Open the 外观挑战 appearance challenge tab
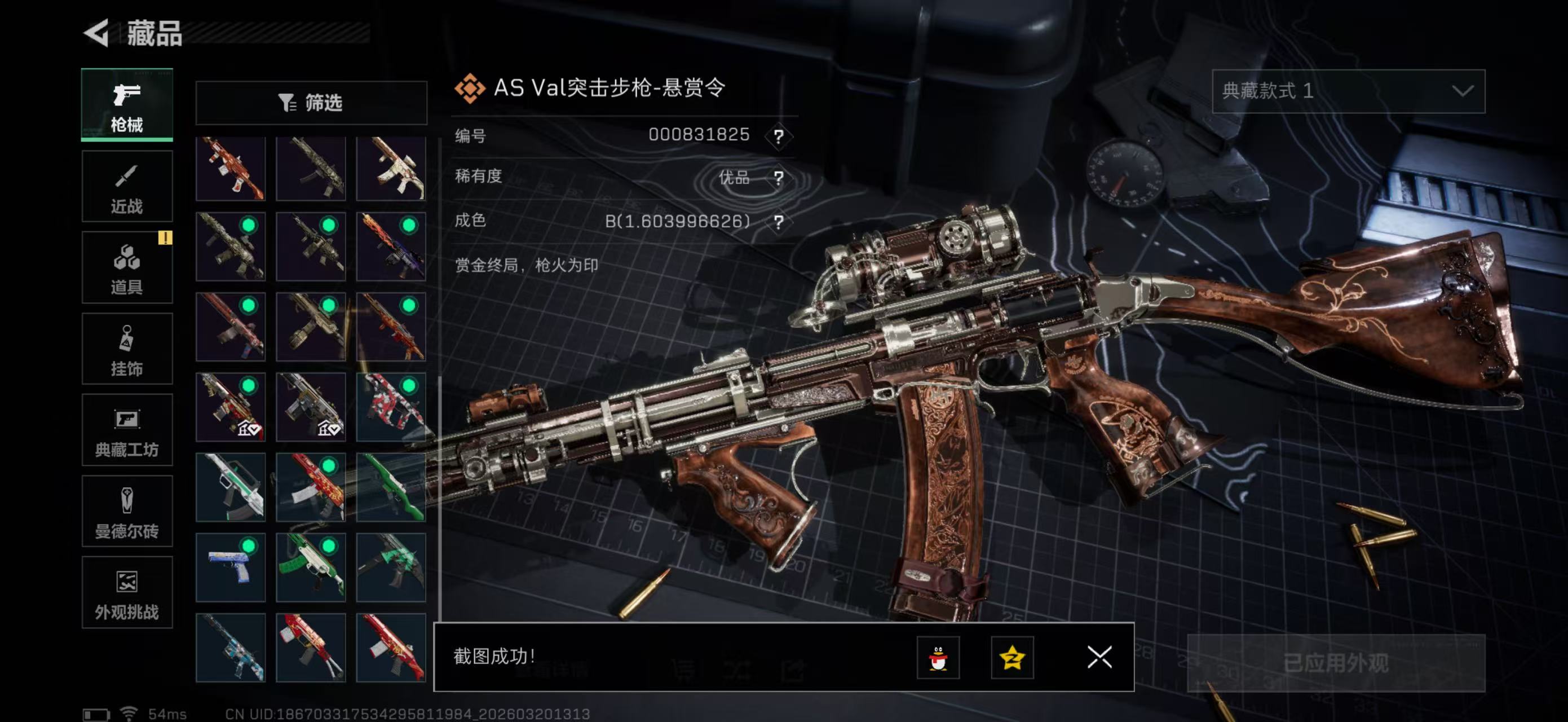This screenshot has height=722, width=1568. coord(127,592)
